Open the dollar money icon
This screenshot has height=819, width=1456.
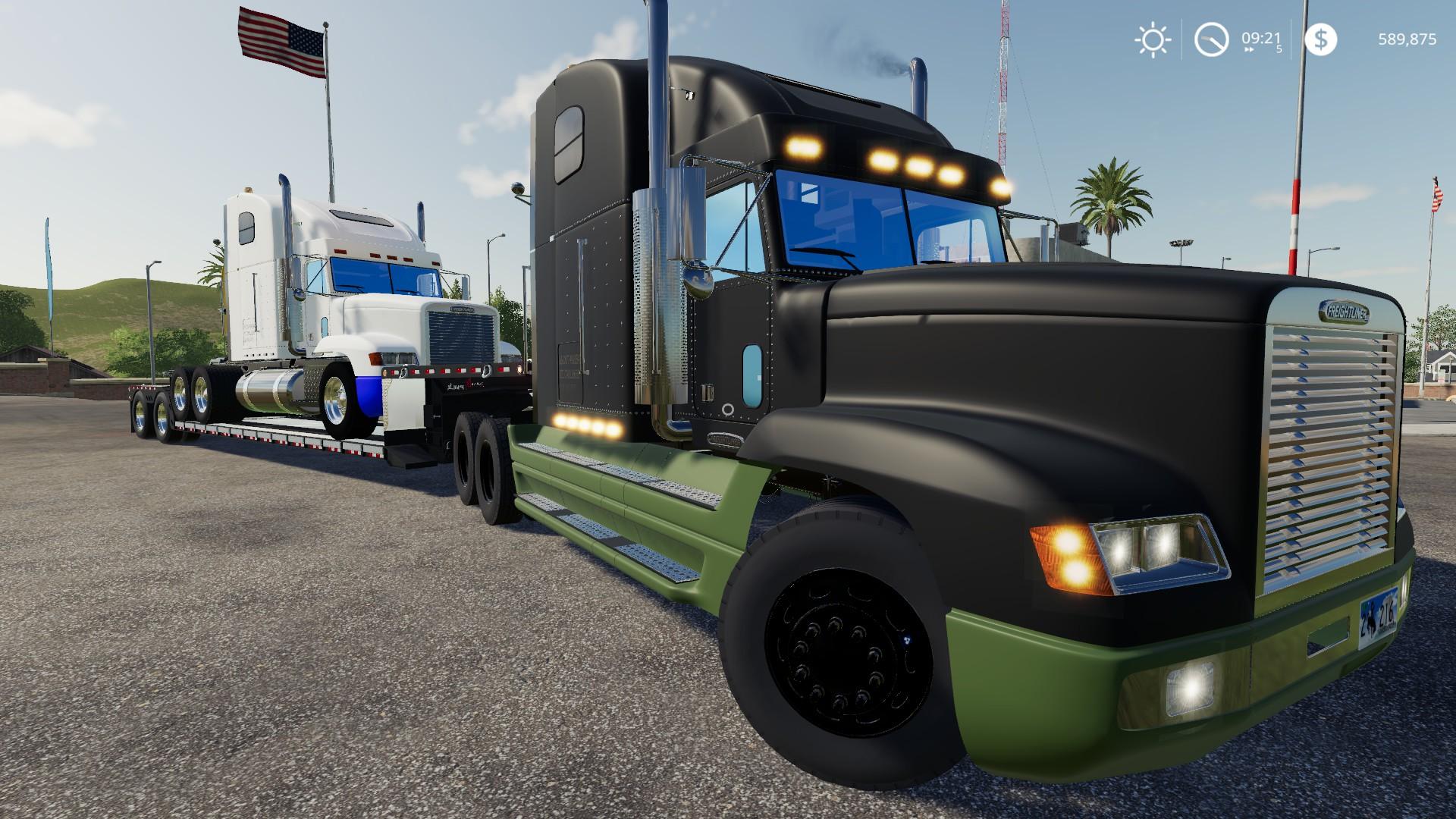click(1320, 39)
